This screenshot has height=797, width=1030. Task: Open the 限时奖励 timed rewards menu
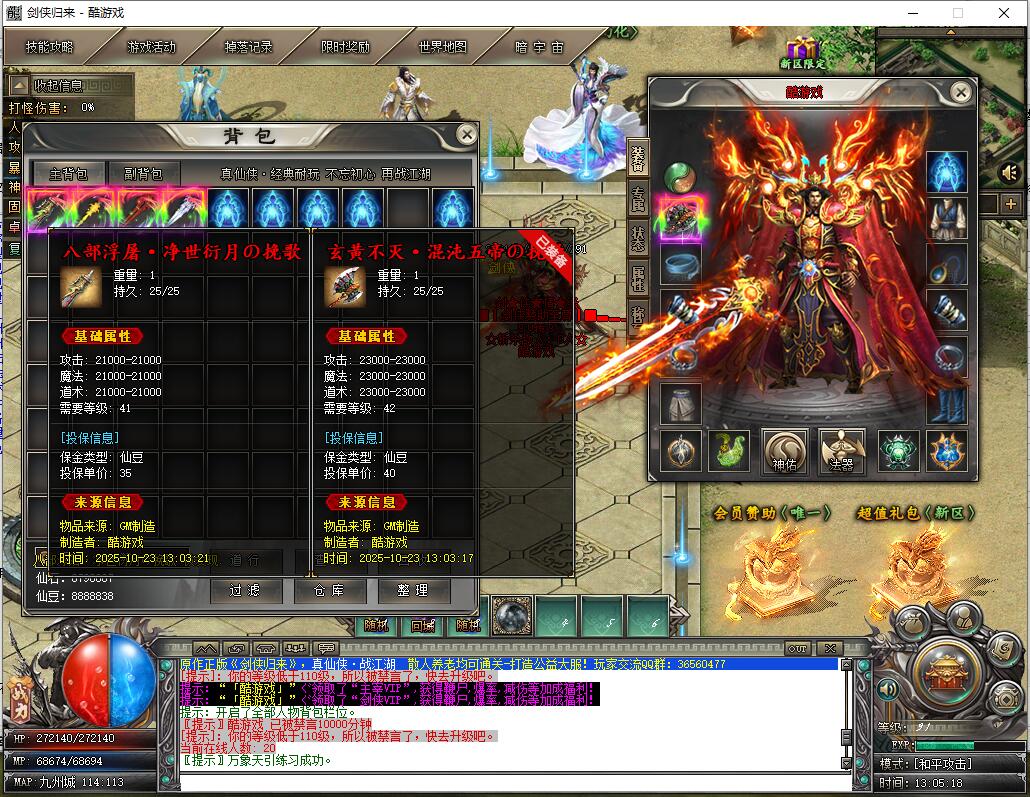(x=345, y=47)
